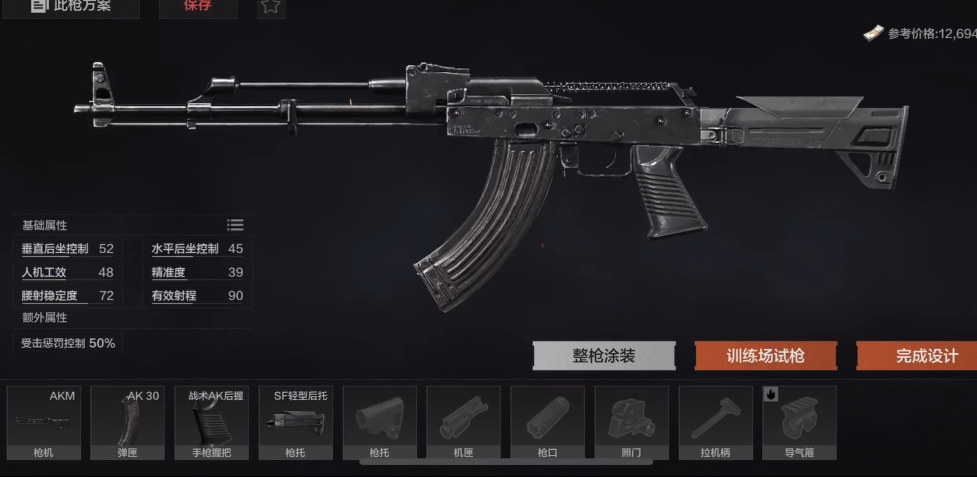Open the 此枪方案 build plan menu
This screenshot has width=977, height=477.
(x=72, y=7)
